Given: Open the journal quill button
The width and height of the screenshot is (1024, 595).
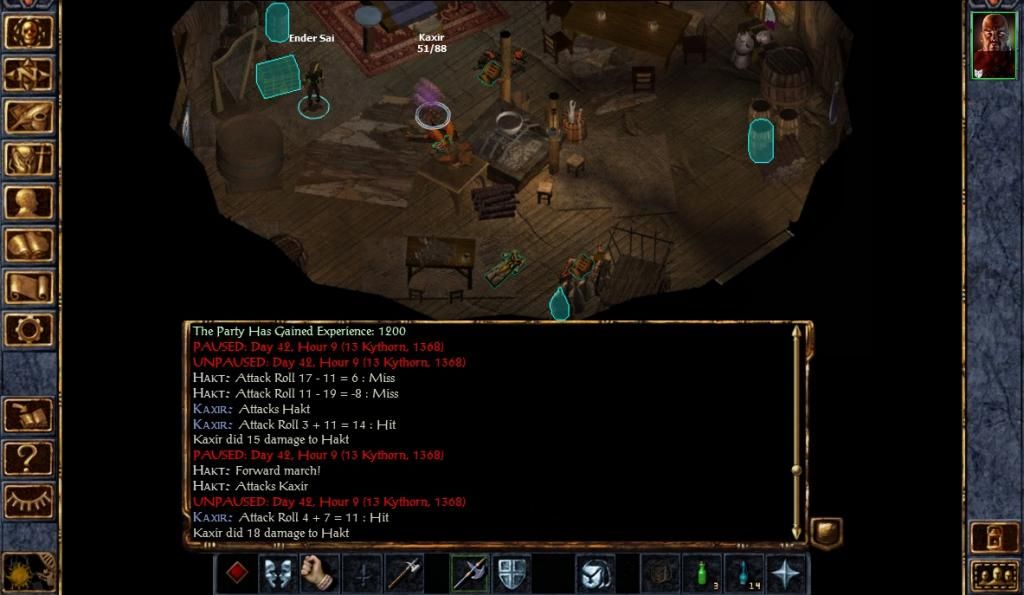Looking at the screenshot, I should (x=30, y=116).
